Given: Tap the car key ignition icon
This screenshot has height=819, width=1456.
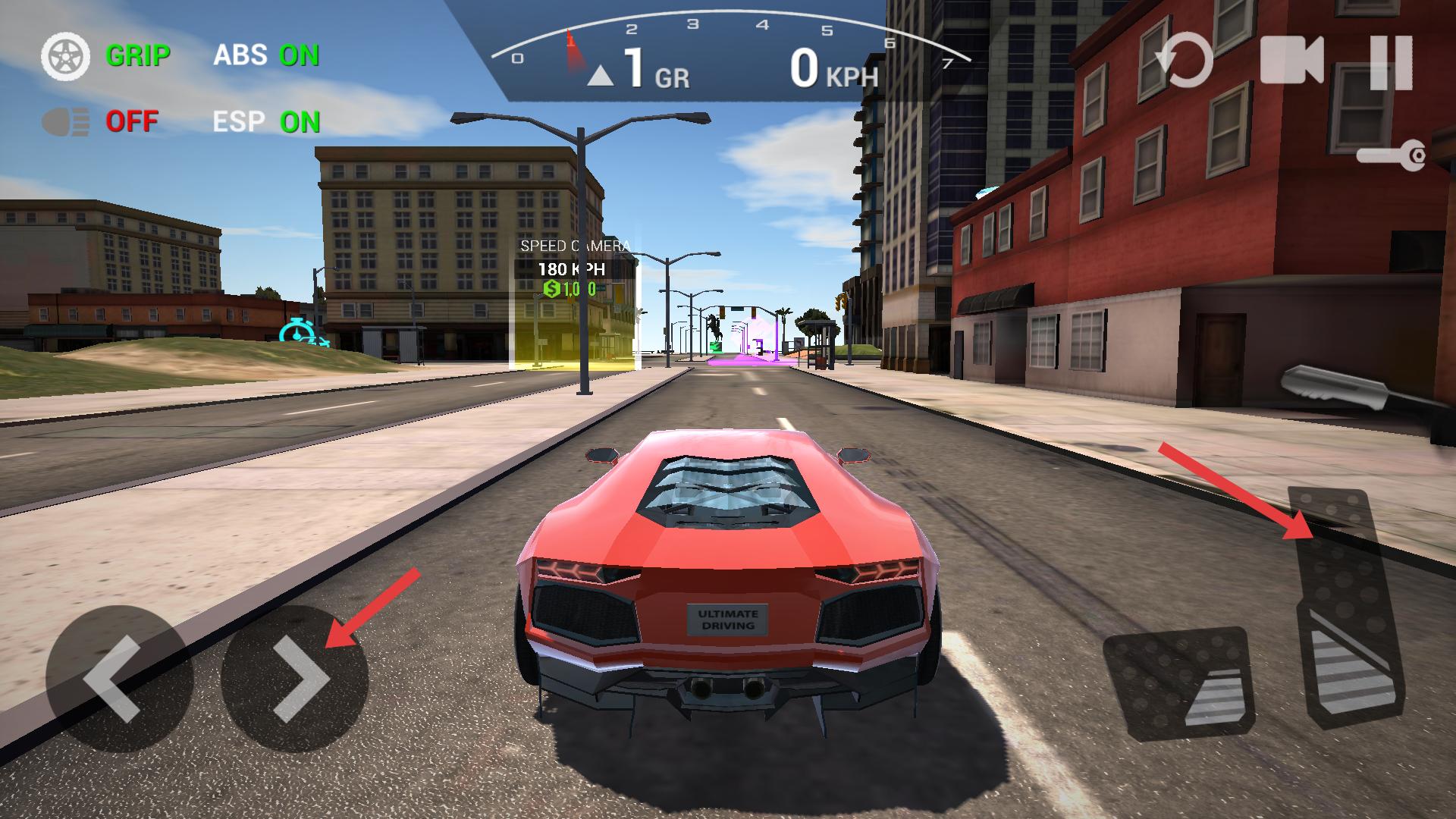Looking at the screenshot, I should point(1392,157).
